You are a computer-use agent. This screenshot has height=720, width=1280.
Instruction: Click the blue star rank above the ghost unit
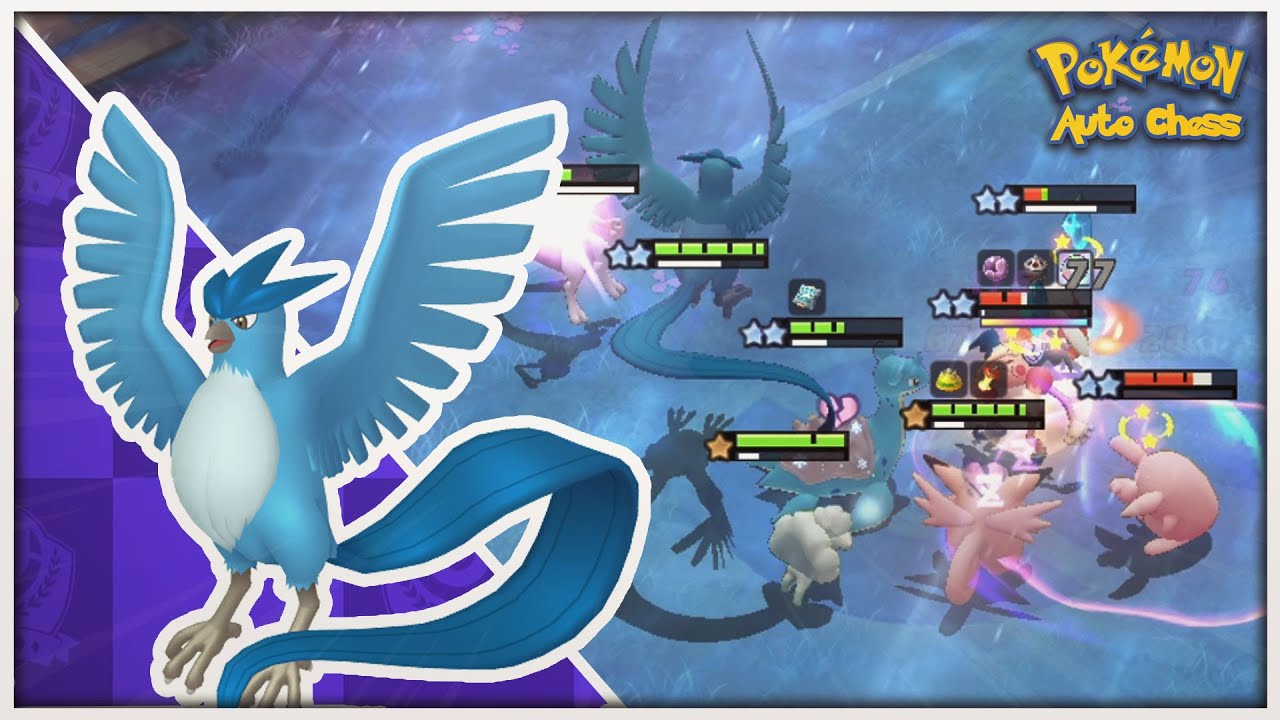click(x=760, y=330)
